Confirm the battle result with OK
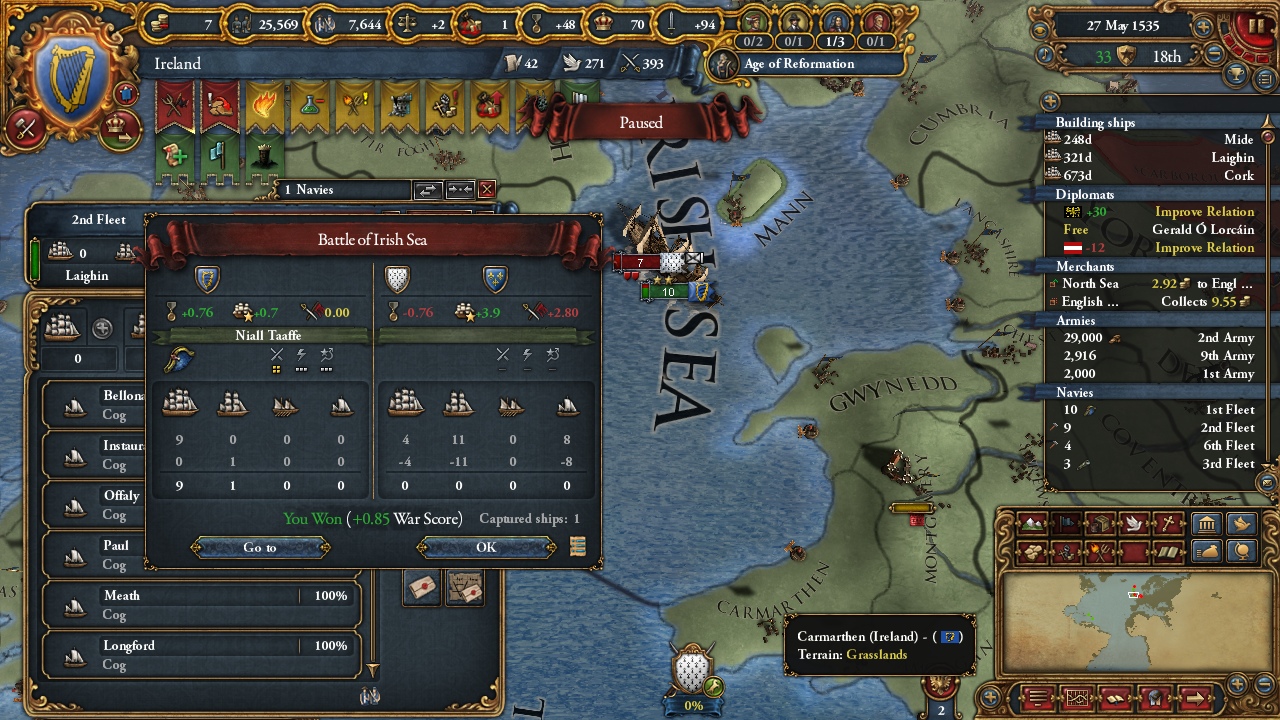This screenshot has height=720, width=1280. tap(486, 547)
